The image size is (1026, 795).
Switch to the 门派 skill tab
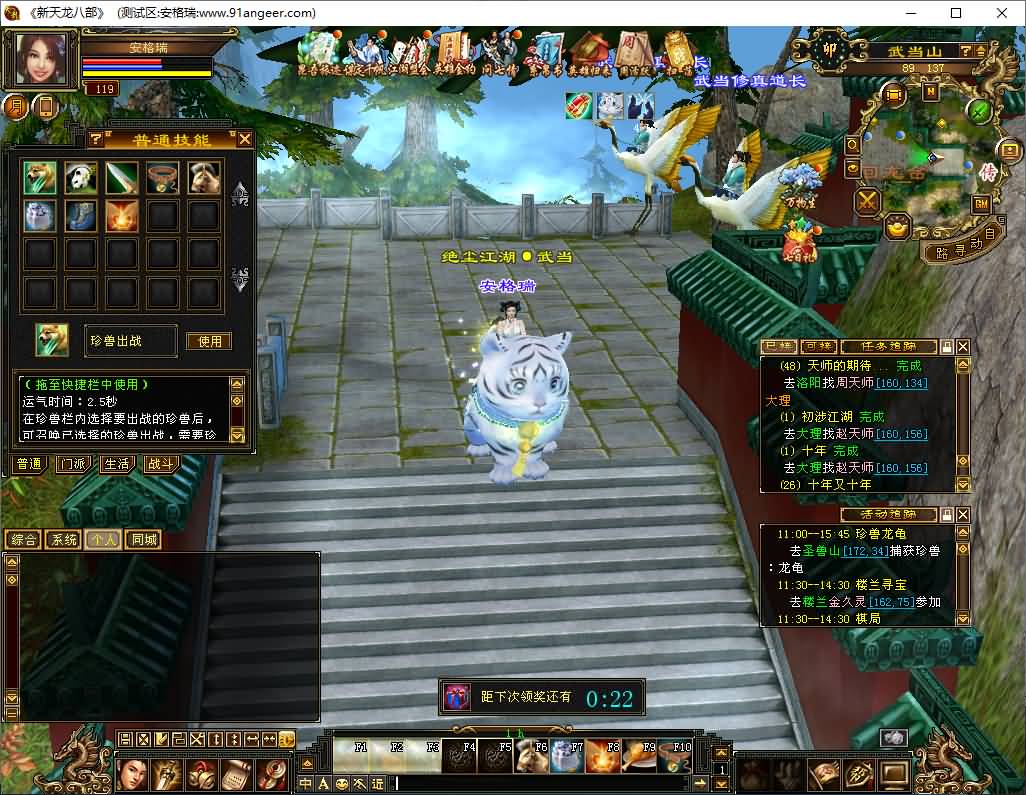(72, 464)
